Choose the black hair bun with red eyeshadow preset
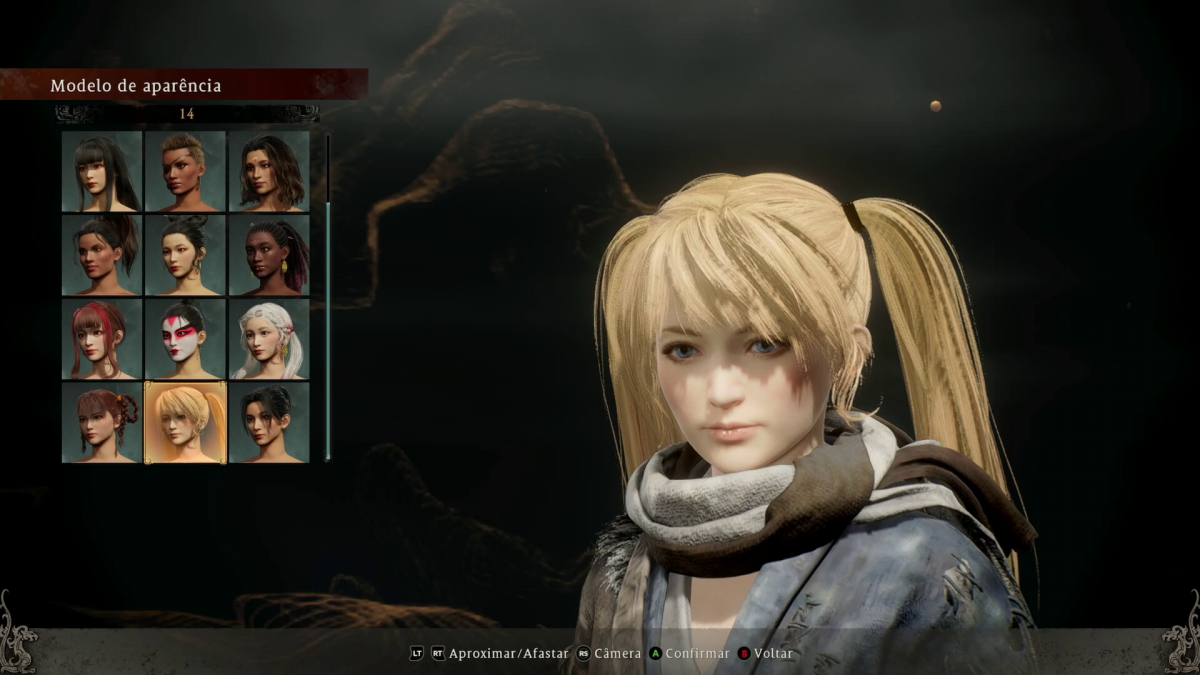 [x=185, y=255]
